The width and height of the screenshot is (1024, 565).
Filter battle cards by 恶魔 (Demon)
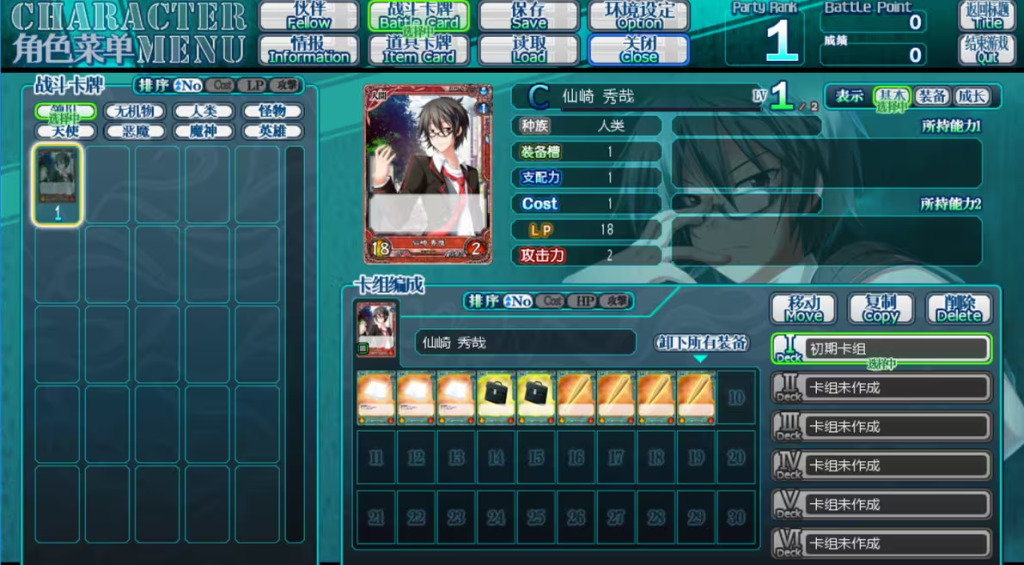pyautogui.click(x=134, y=131)
